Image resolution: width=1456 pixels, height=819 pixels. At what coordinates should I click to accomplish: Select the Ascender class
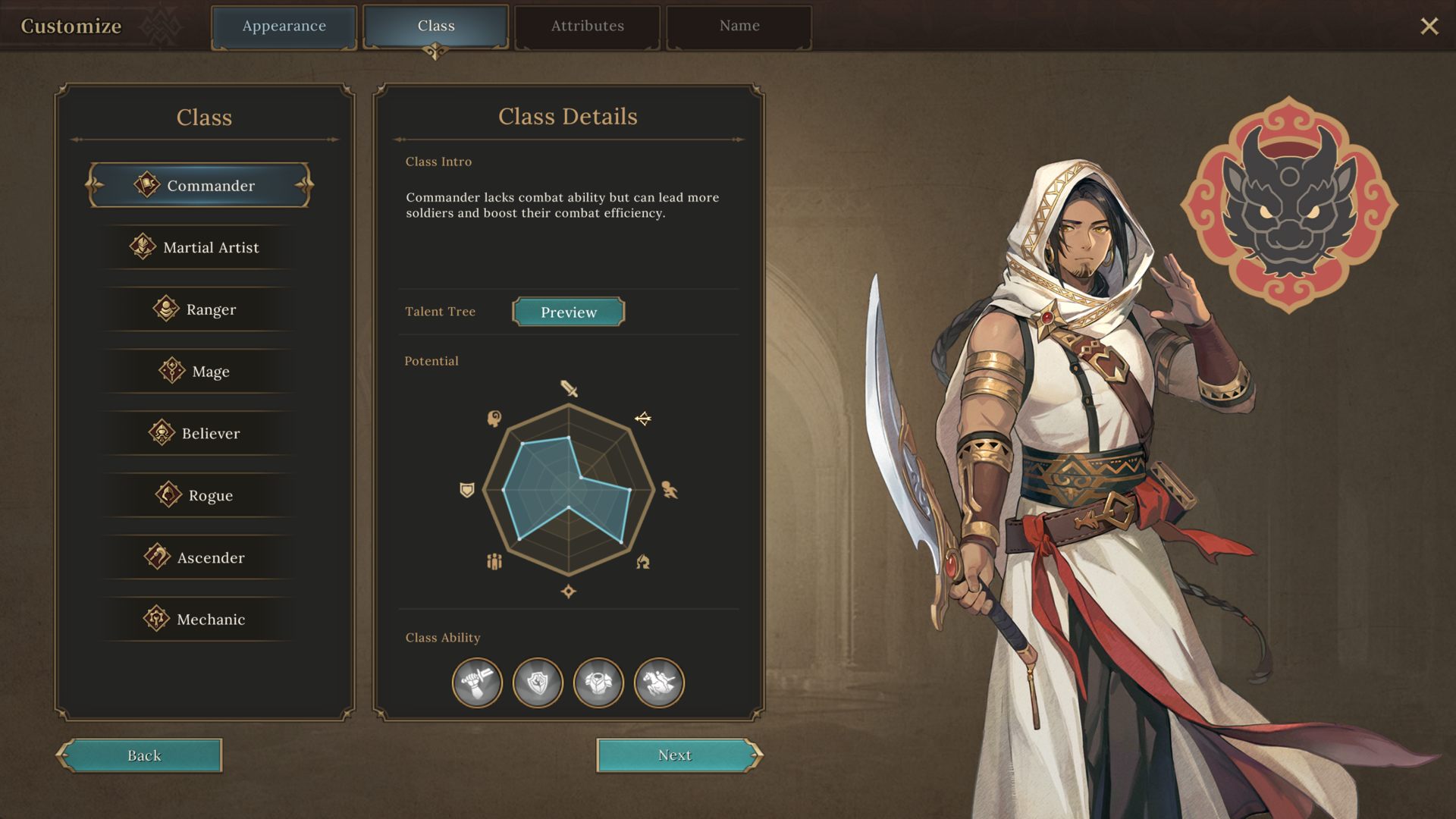coord(200,558)
